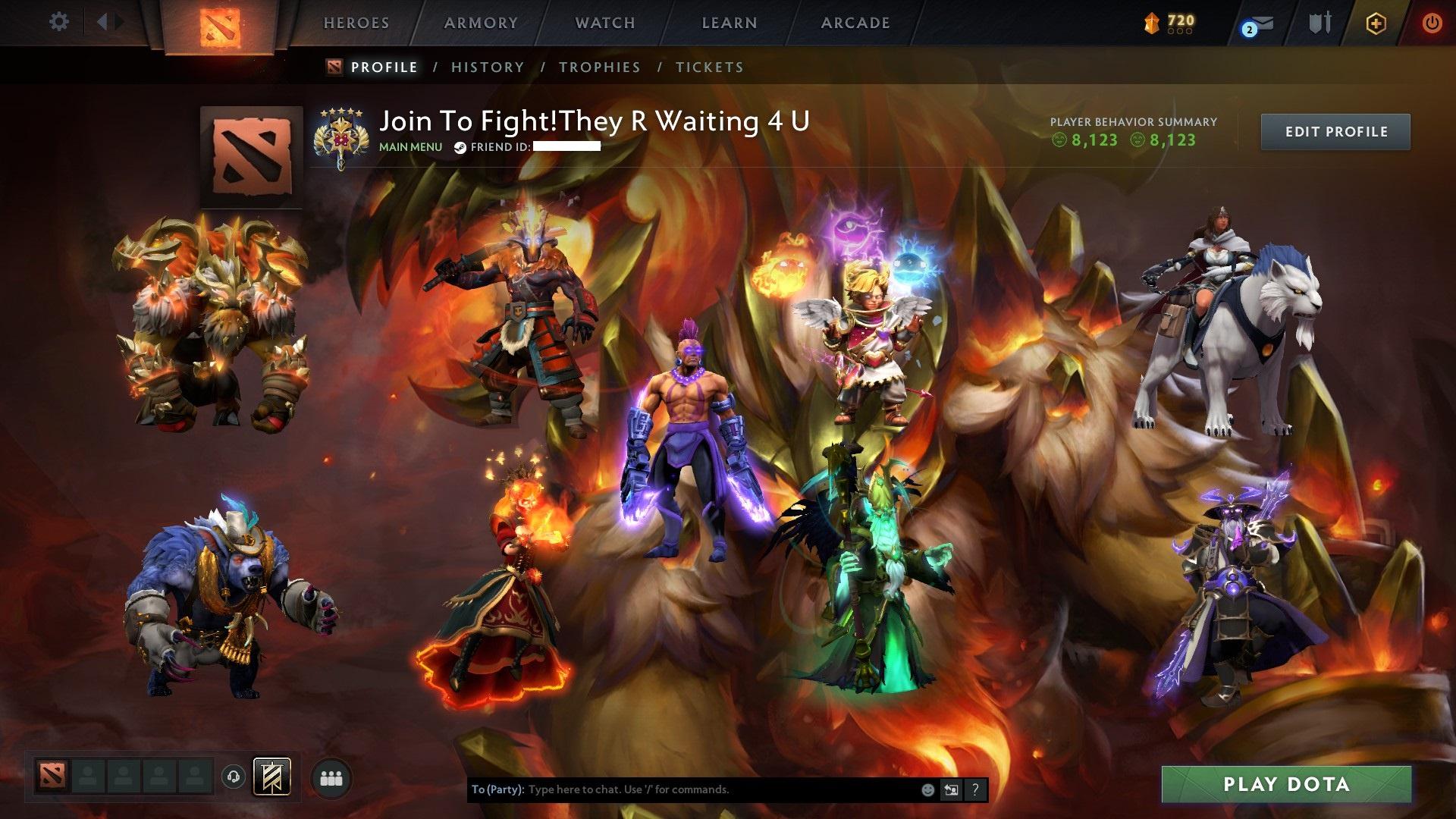This screenshot has height=819, width=1456.
Task: Open the chat help question mark
Action: click(x=975, y=789)
